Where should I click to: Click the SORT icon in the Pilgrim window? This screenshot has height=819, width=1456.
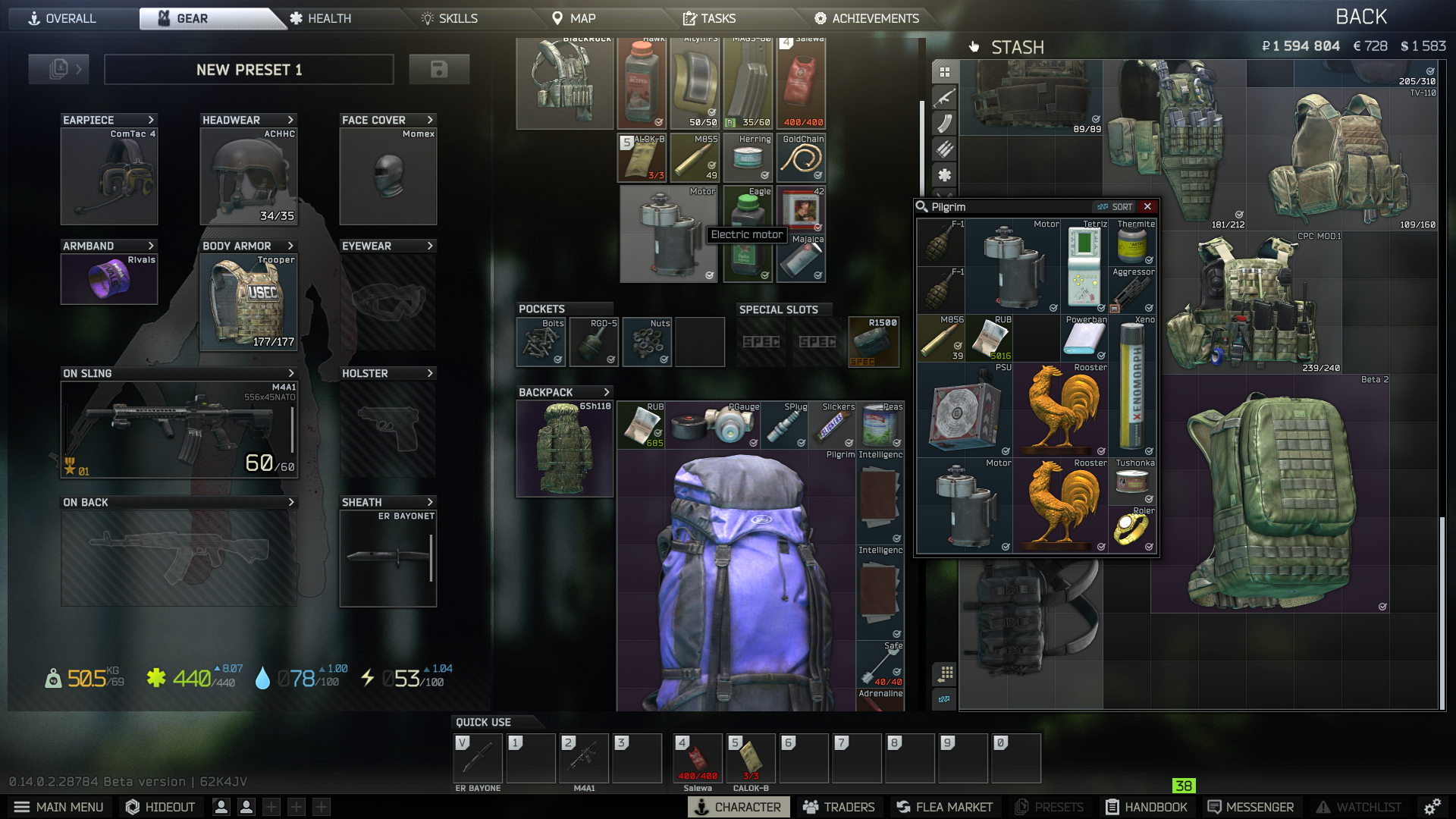click(x=1116, y=206)
